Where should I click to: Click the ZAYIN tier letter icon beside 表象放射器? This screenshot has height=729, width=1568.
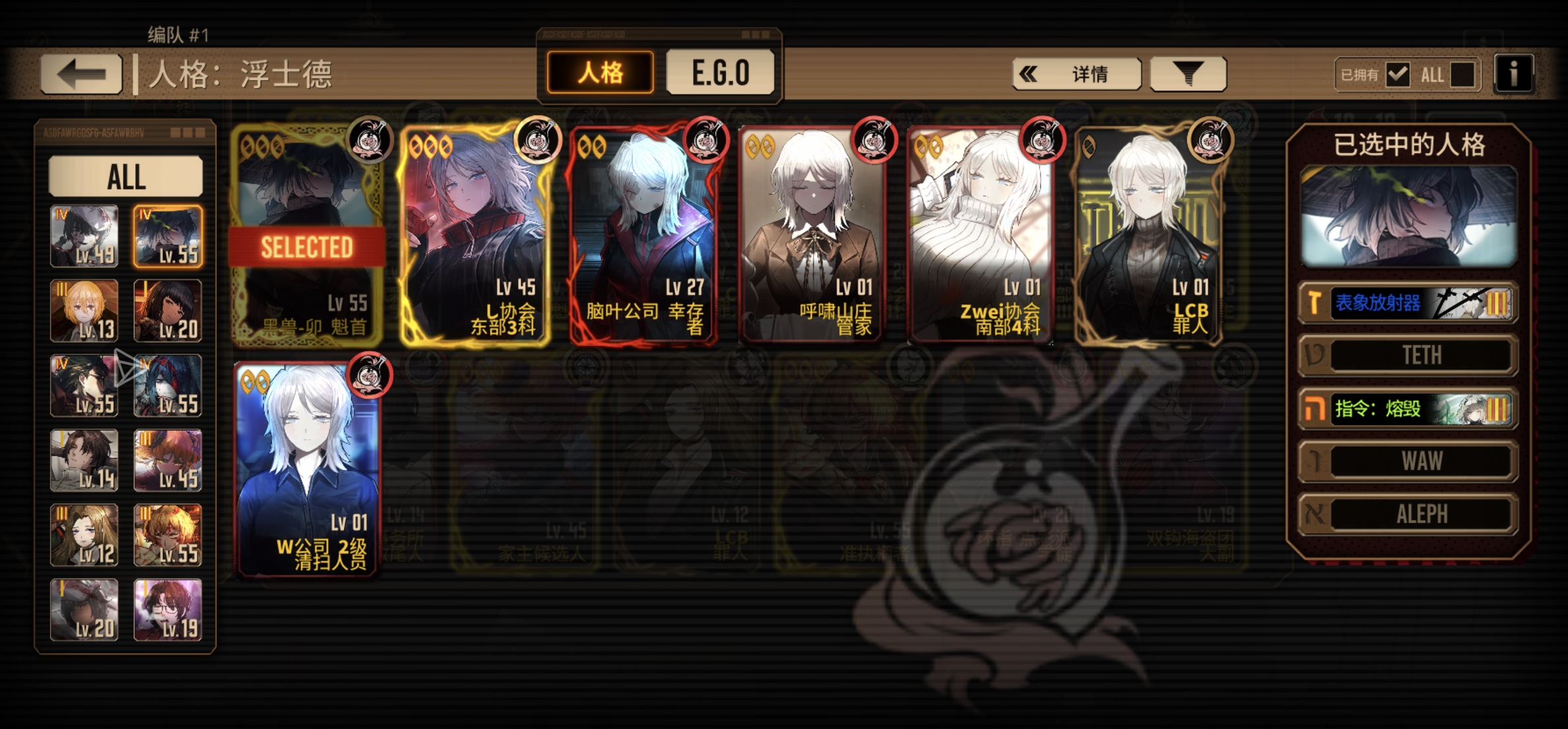pos(1315,303)
